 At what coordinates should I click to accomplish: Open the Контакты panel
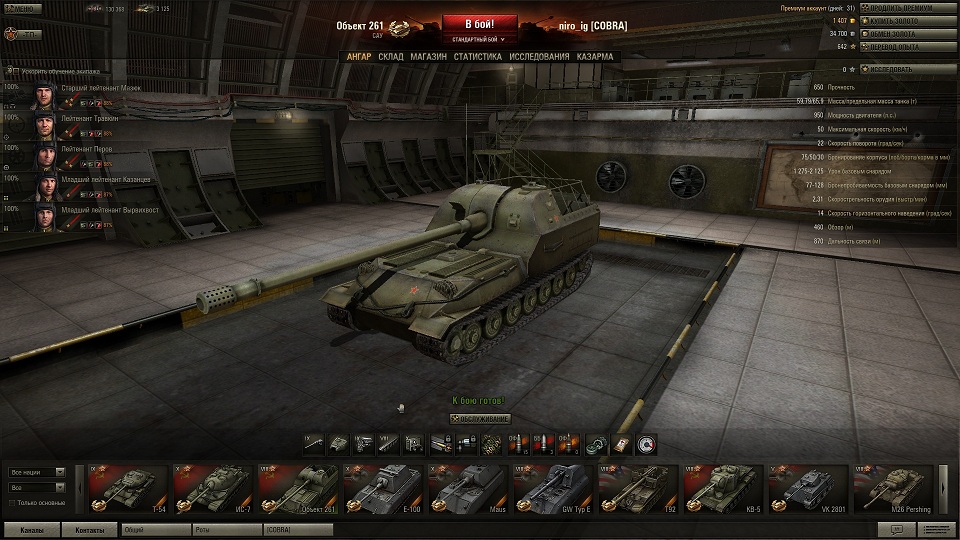(x=89, y=530)
